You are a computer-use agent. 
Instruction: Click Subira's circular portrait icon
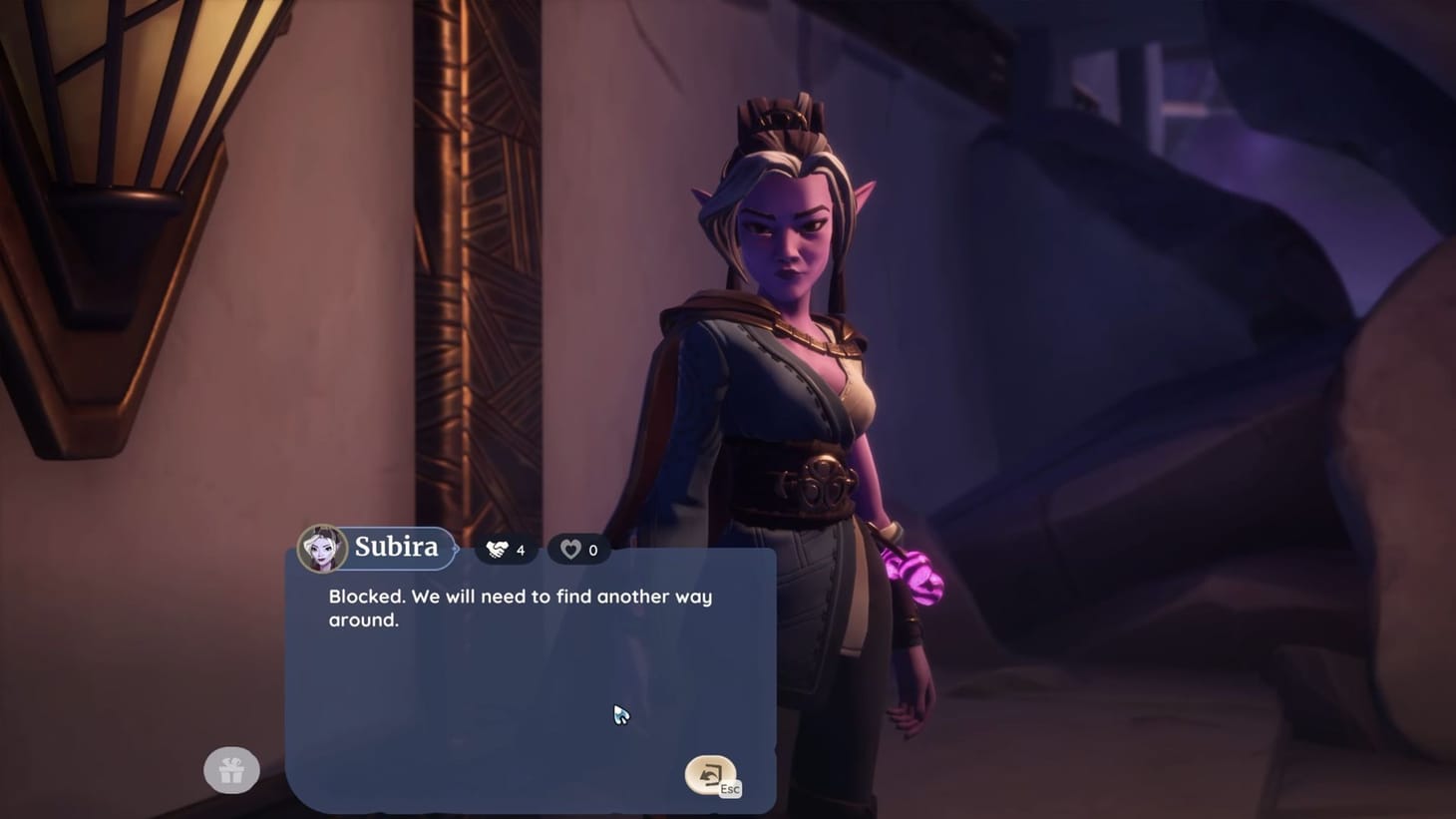(321, 548)
